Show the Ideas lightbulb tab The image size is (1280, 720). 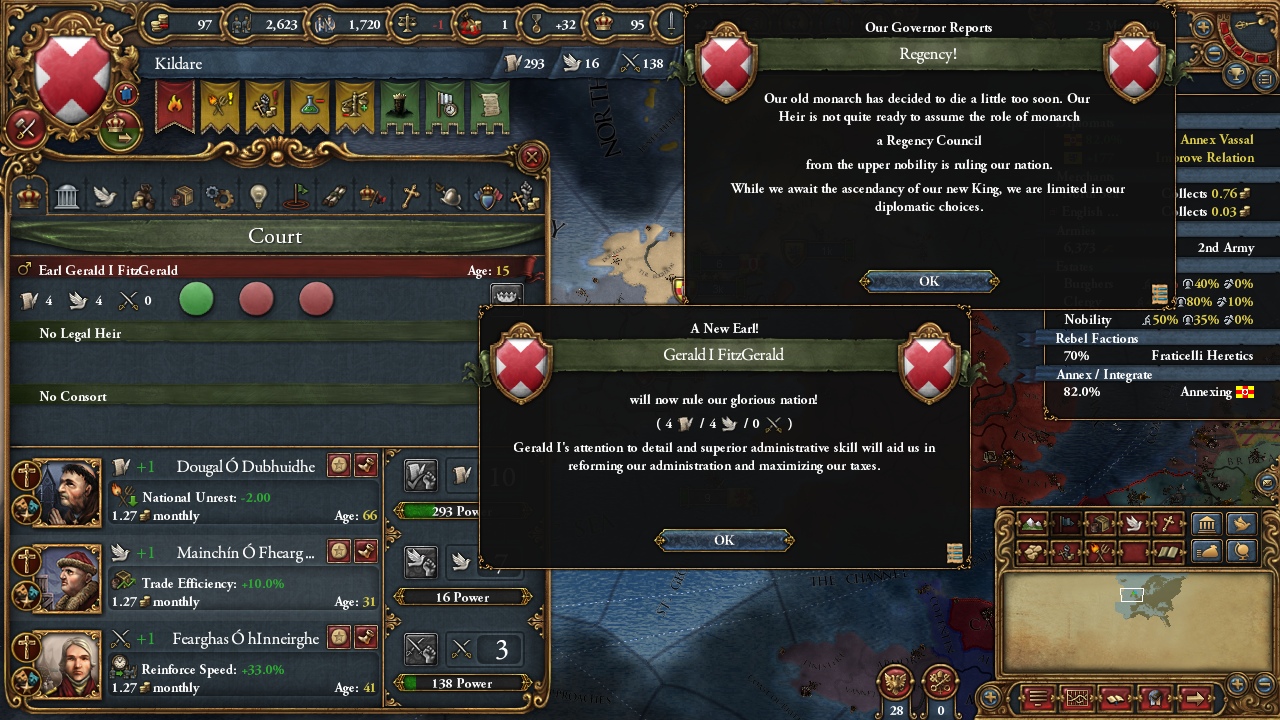point(258,195)
